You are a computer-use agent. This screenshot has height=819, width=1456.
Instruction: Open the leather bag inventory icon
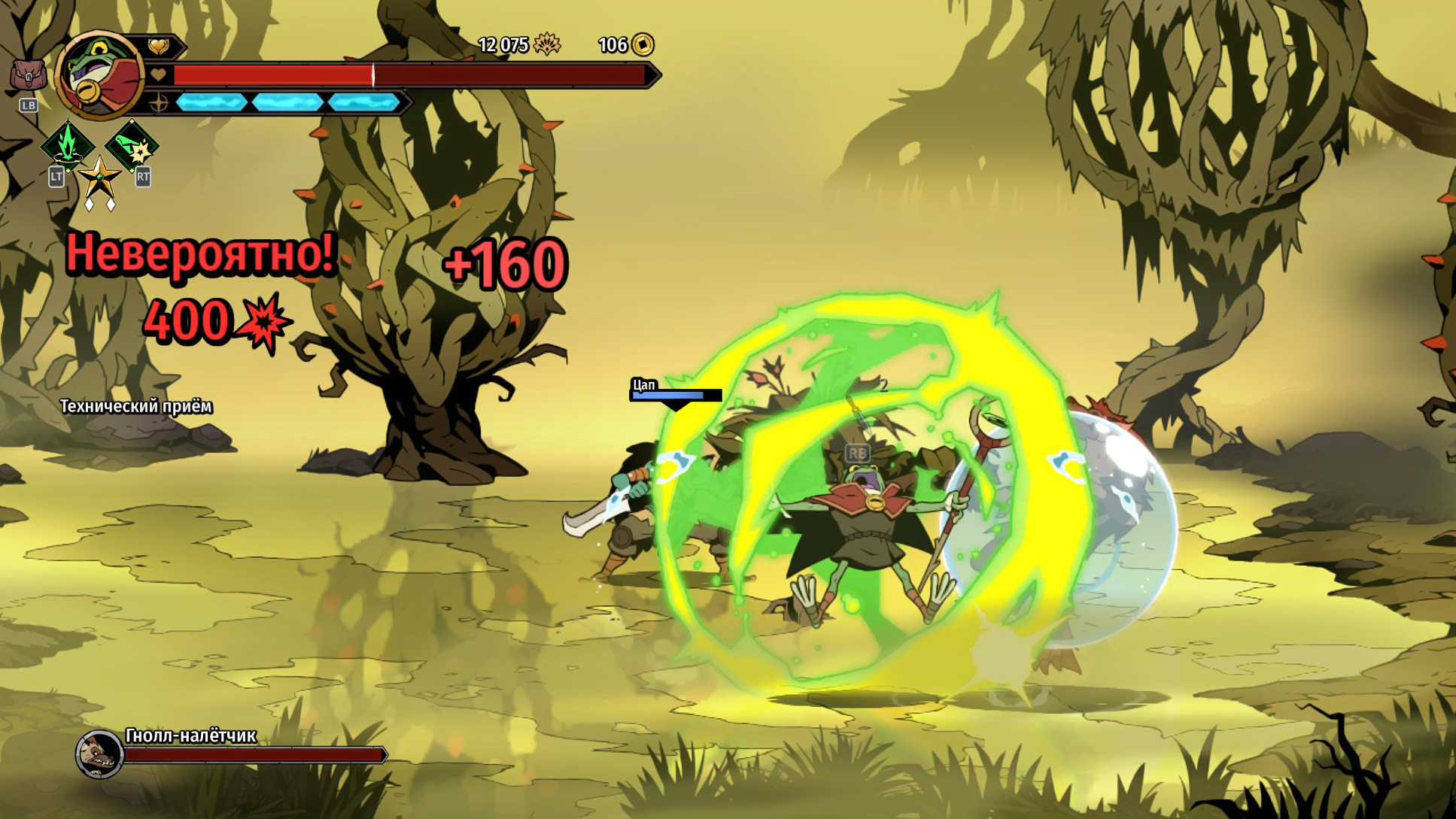tap(28, 75)
